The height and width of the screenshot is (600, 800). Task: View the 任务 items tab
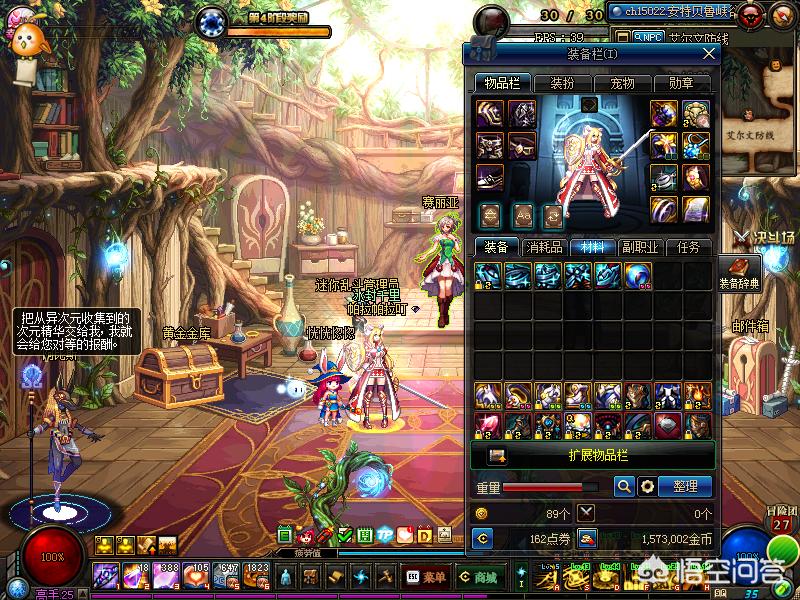point(688,247)
